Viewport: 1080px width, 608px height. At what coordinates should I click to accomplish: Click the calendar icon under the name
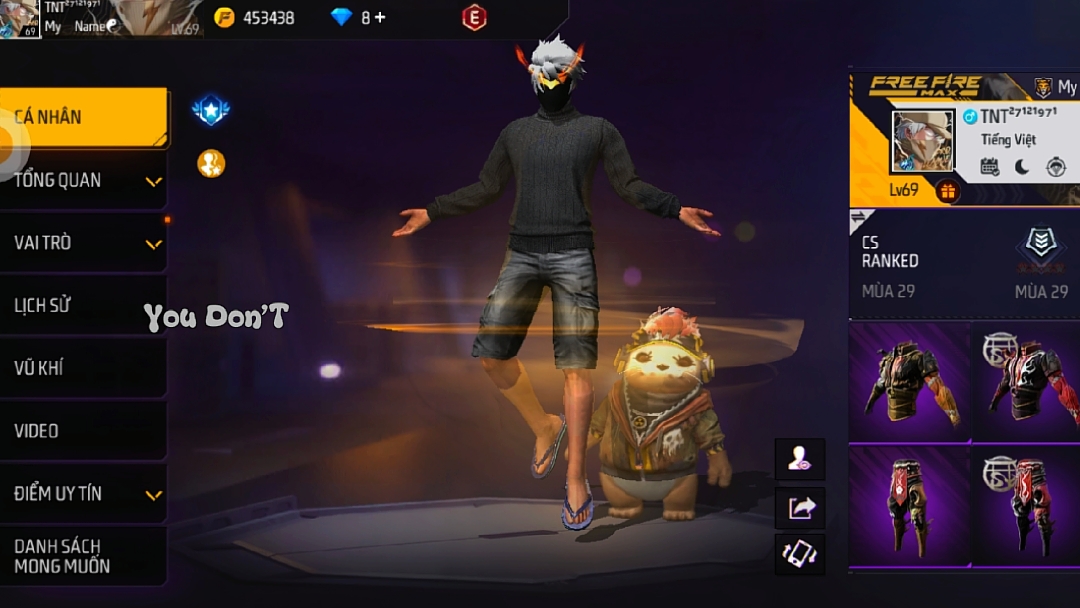[x=990, y=167]
